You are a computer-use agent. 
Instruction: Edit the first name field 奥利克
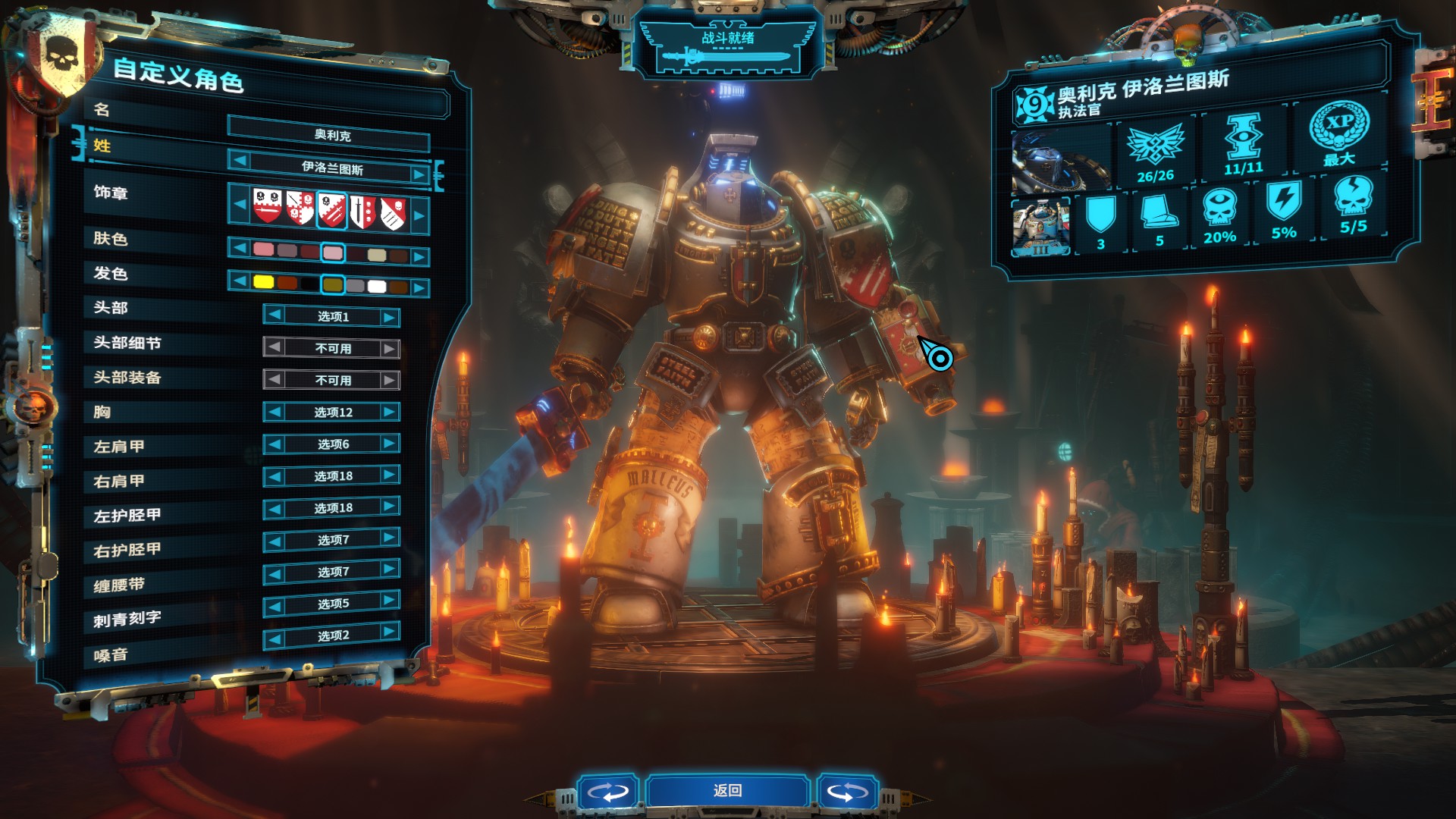pyautogui.click(x=332, y=135)
